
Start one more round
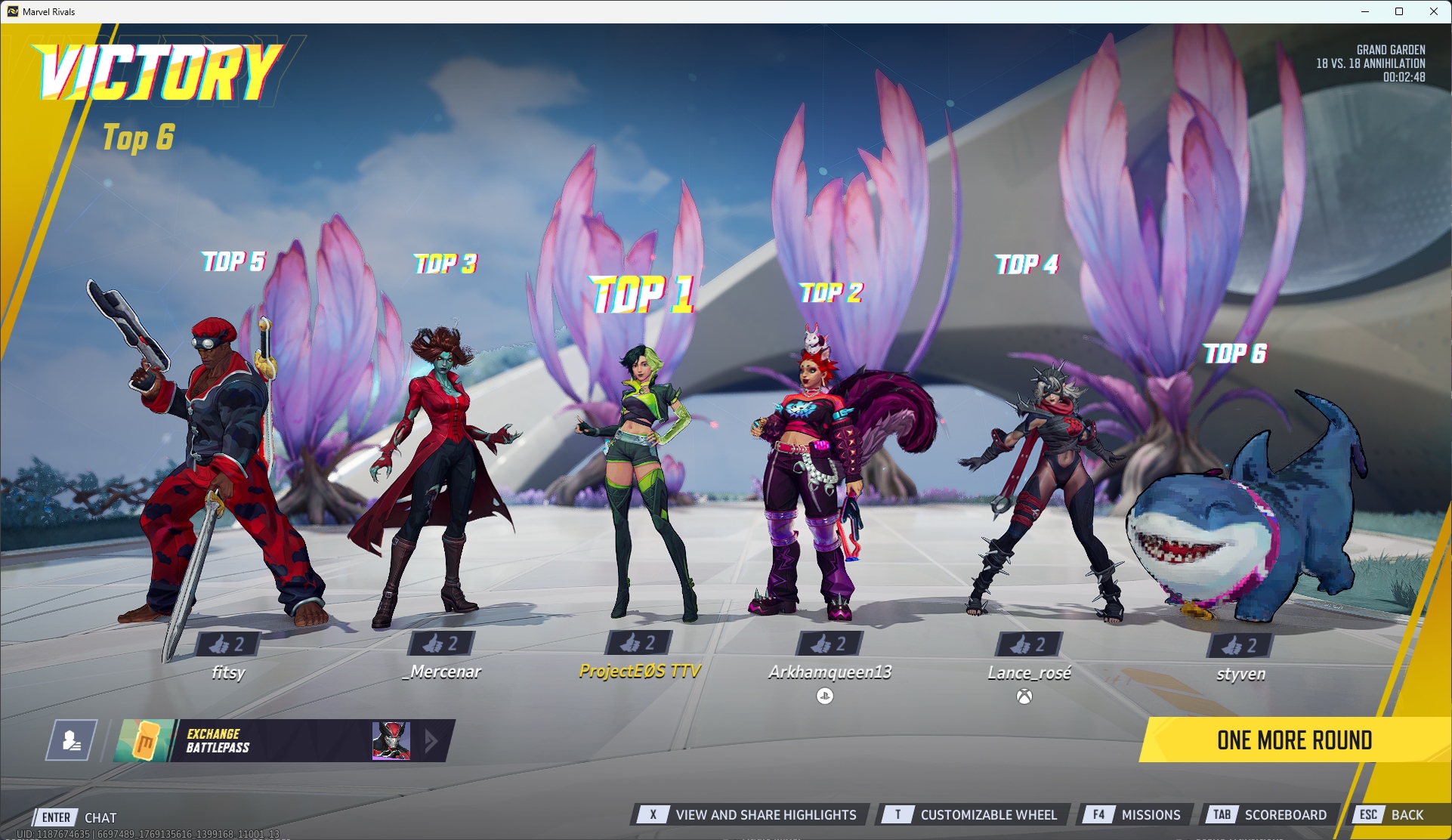[x=1293, y=740]
